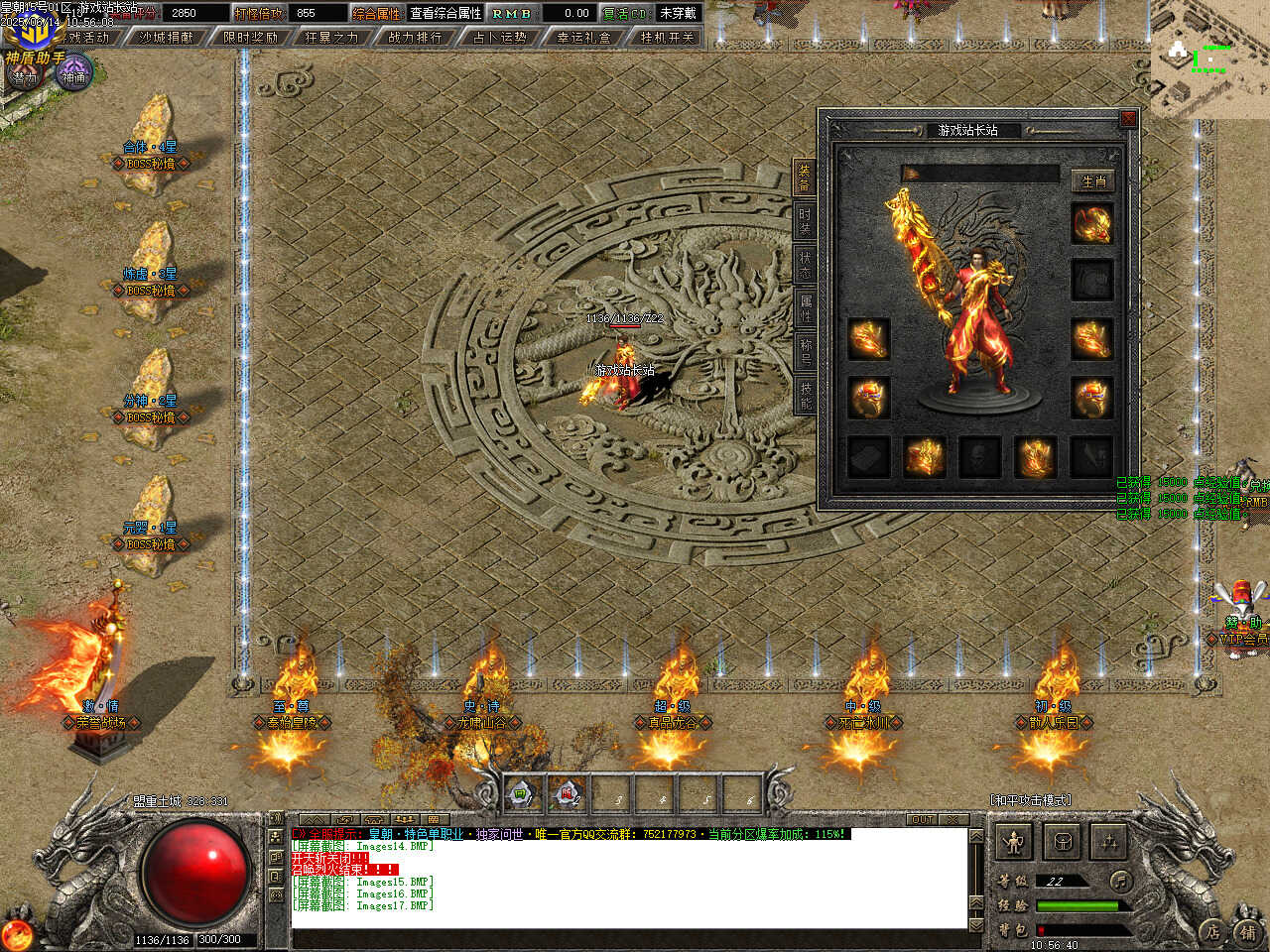Open the 沙城捐献 donation menu
This screenshot has width=1270, height=952.
tap(167, 38)
